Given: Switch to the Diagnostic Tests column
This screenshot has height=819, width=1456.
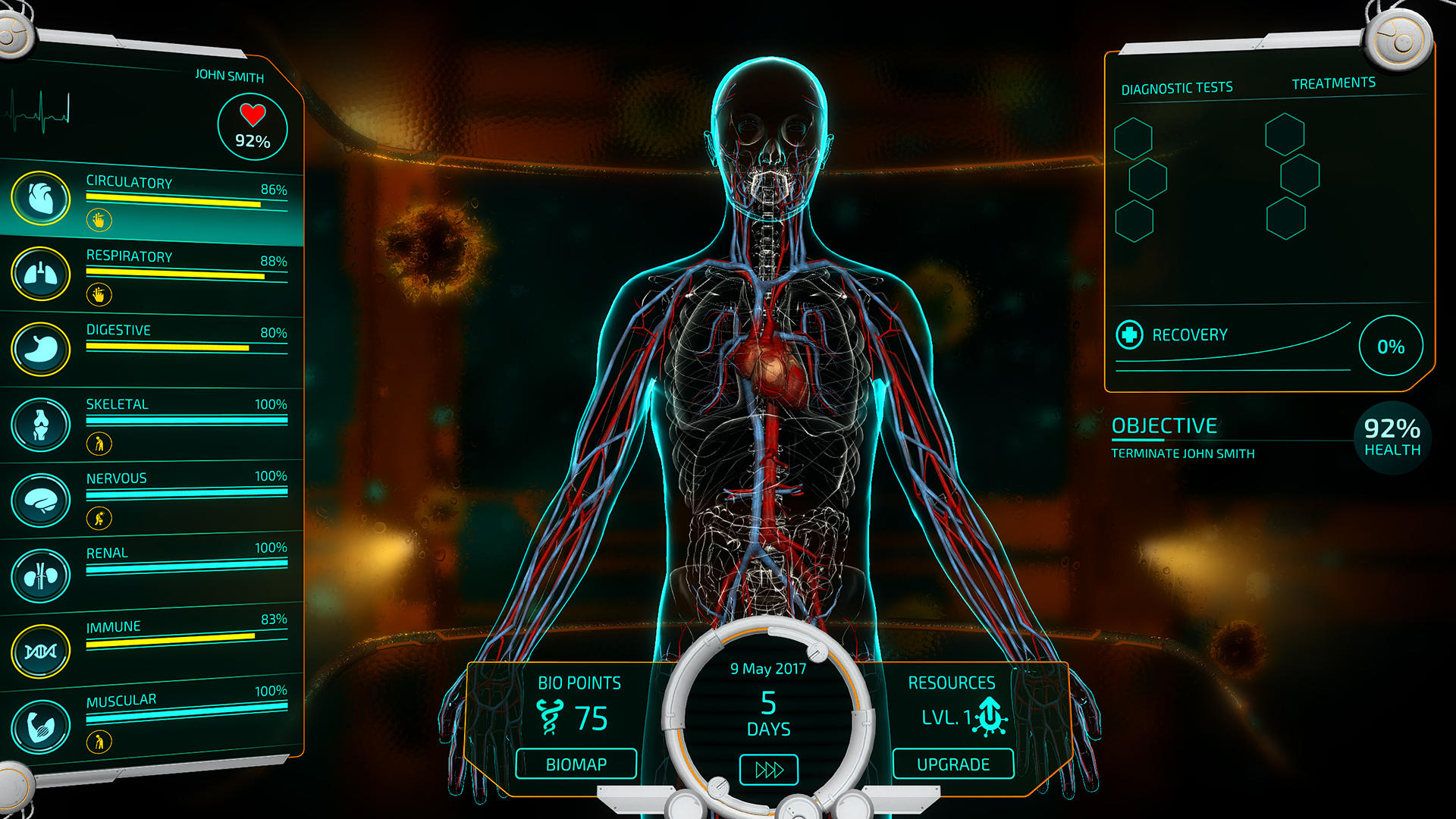Looking at the screenshot, I should click(1176, 86).
